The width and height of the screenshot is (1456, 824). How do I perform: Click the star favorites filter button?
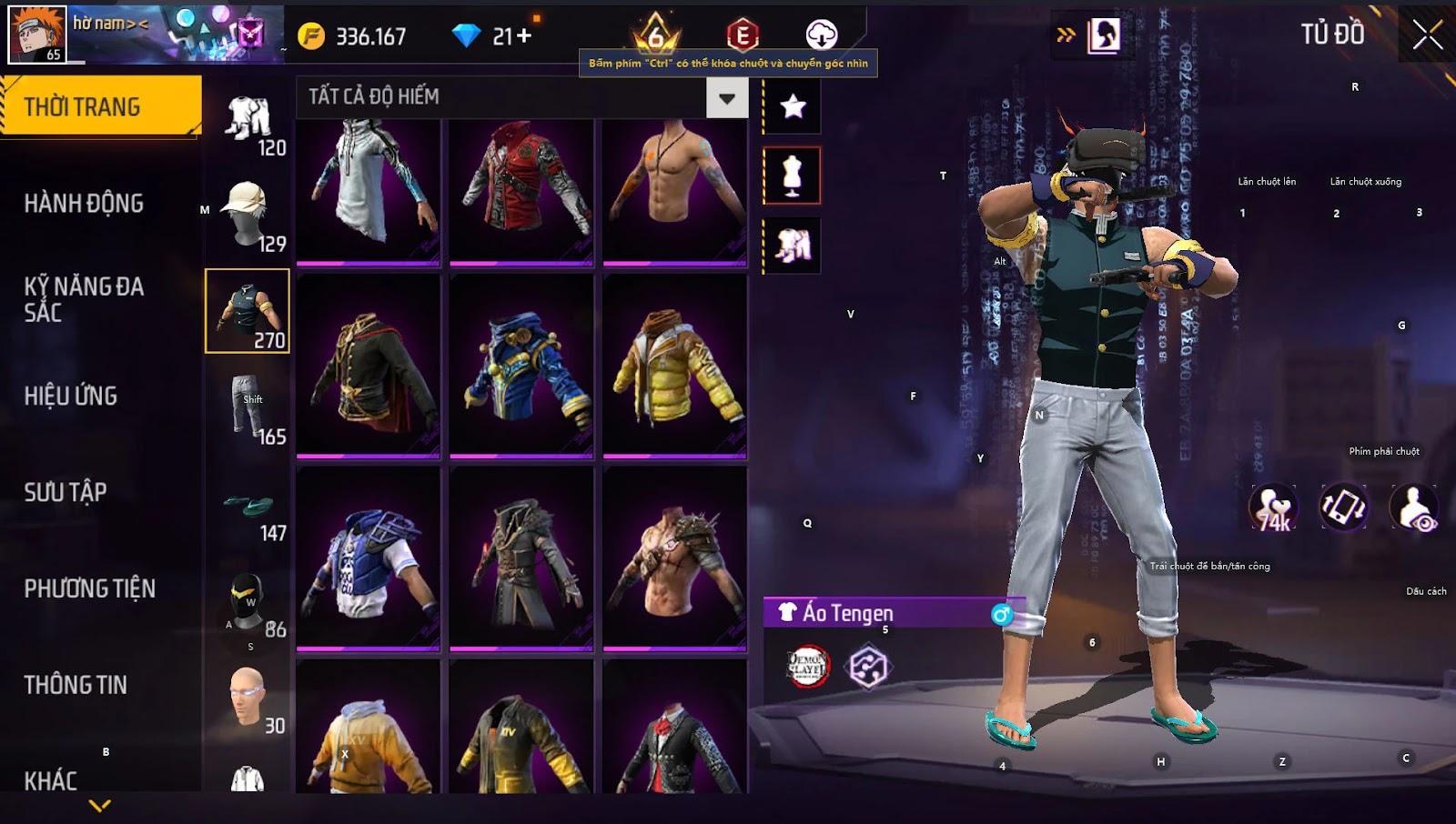coord(793,106)
